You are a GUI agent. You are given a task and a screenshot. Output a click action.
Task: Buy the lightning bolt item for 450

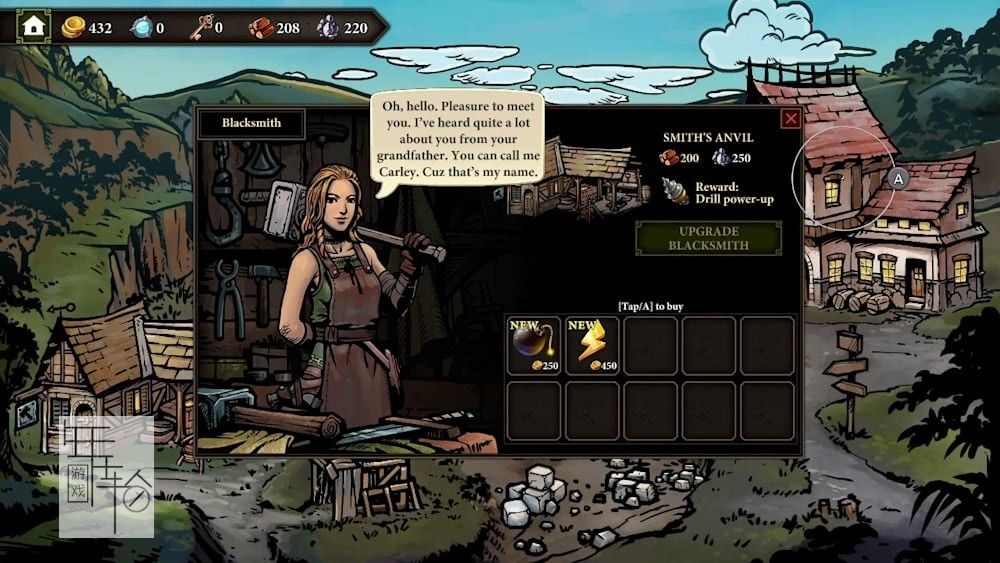point(592,345)
